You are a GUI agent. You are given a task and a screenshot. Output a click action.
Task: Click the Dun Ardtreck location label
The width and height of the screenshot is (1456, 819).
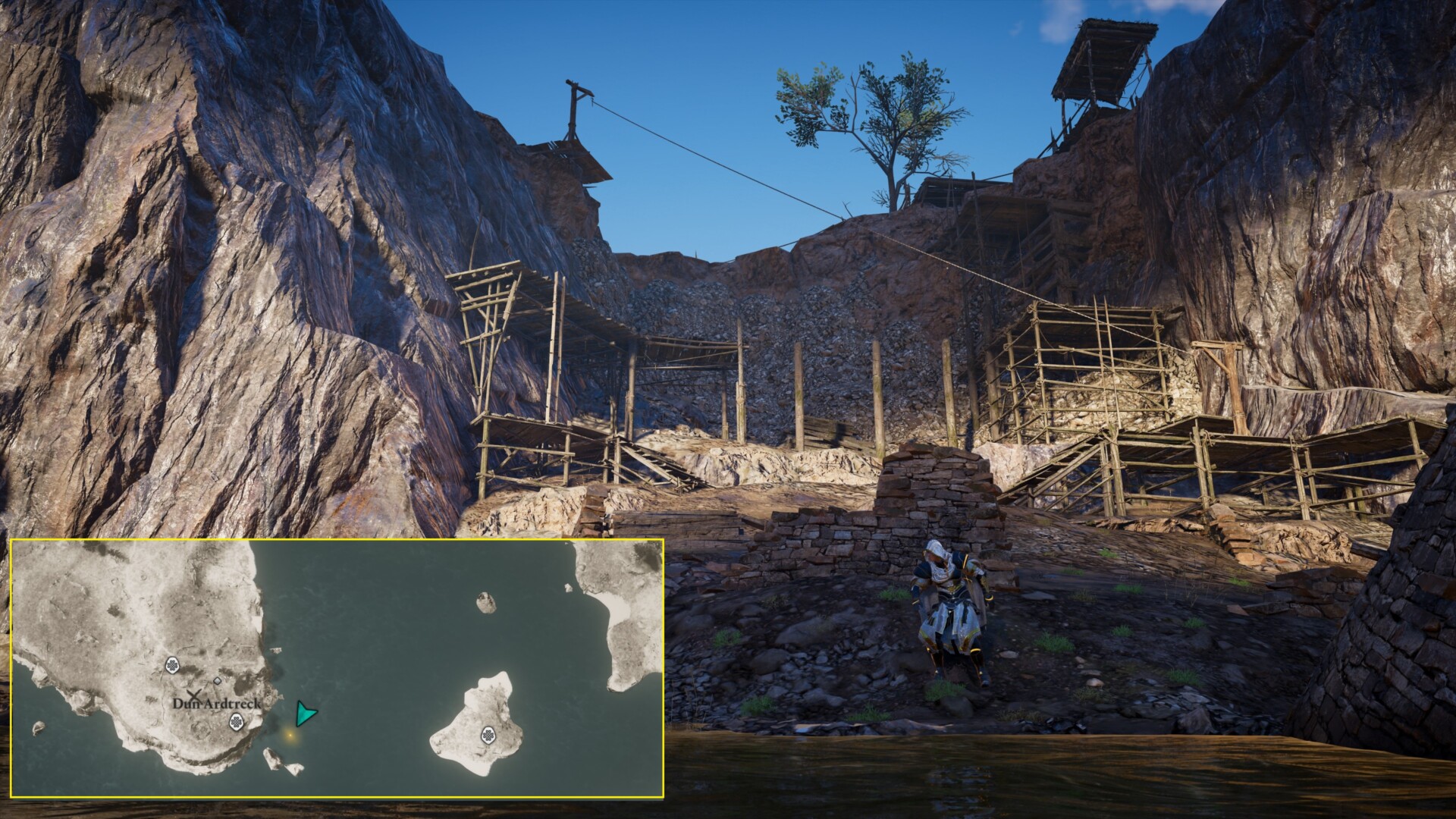click(216, 704)
